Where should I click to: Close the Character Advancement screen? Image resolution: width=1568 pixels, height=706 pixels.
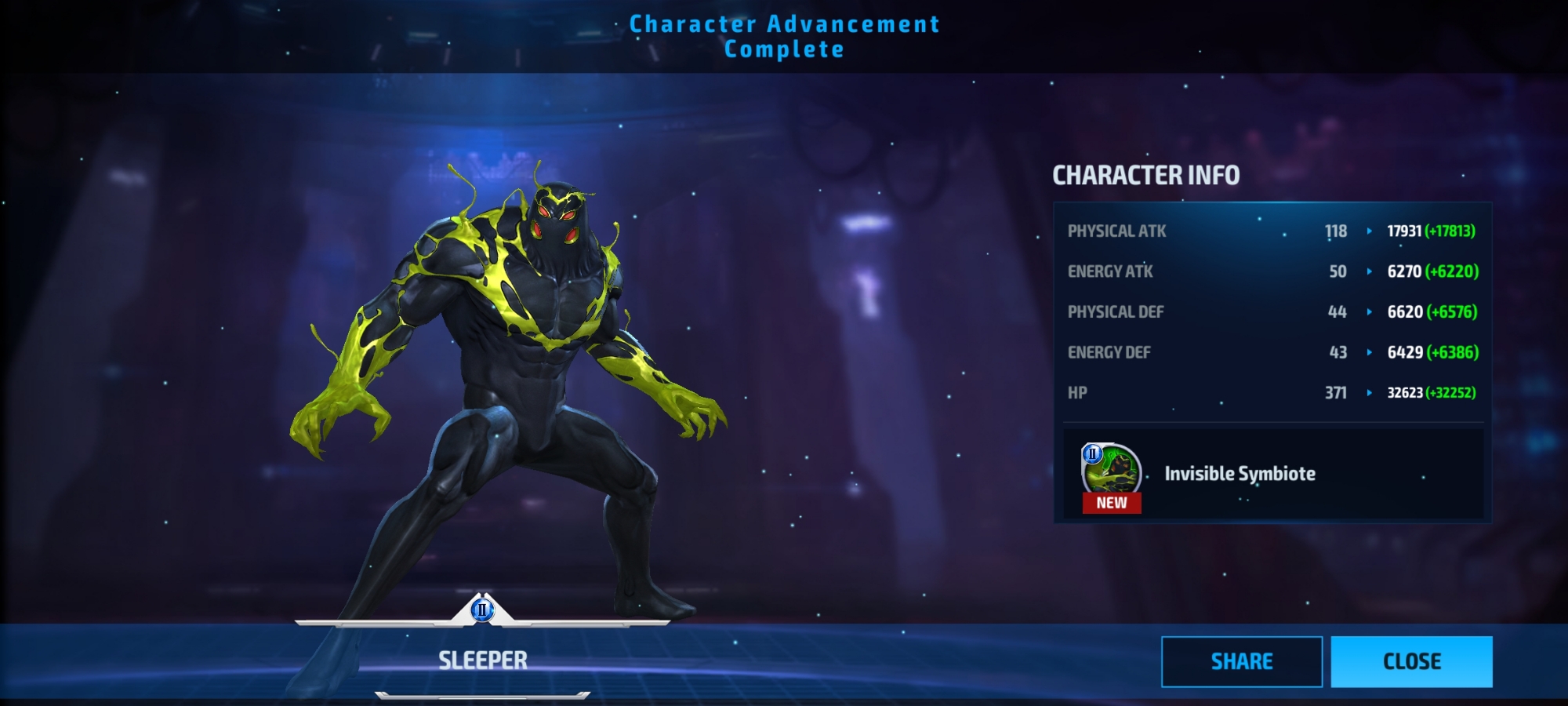tap(1411, 661)
